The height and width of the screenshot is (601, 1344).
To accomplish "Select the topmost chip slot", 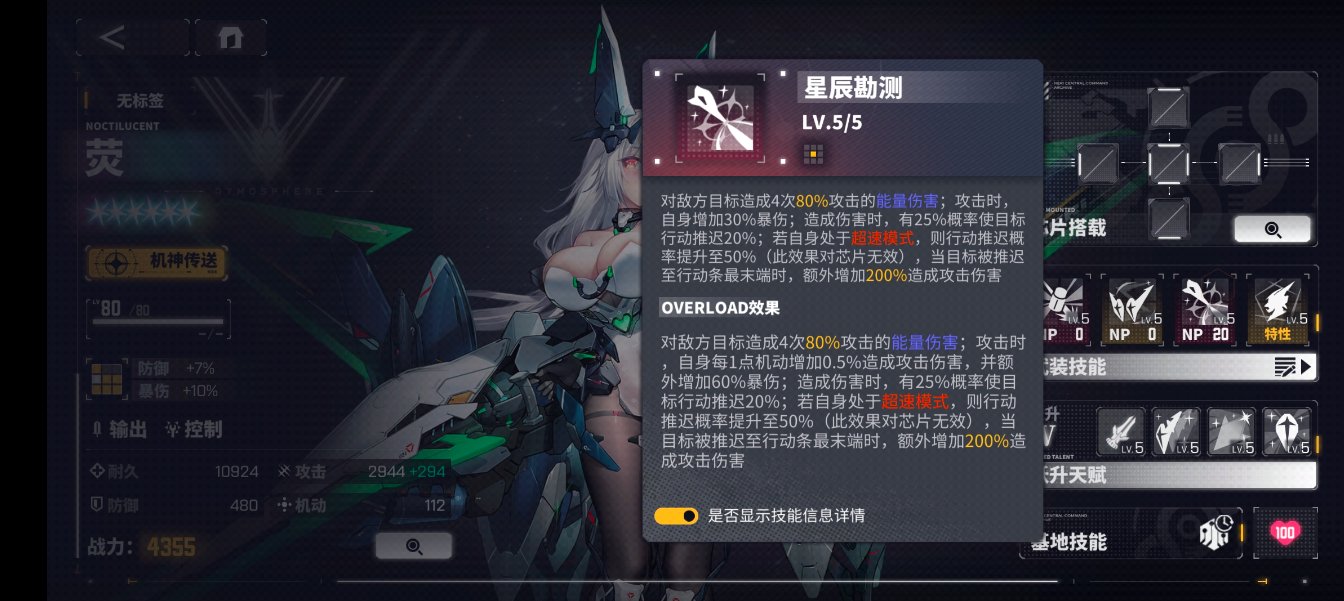I will 1168,107.
